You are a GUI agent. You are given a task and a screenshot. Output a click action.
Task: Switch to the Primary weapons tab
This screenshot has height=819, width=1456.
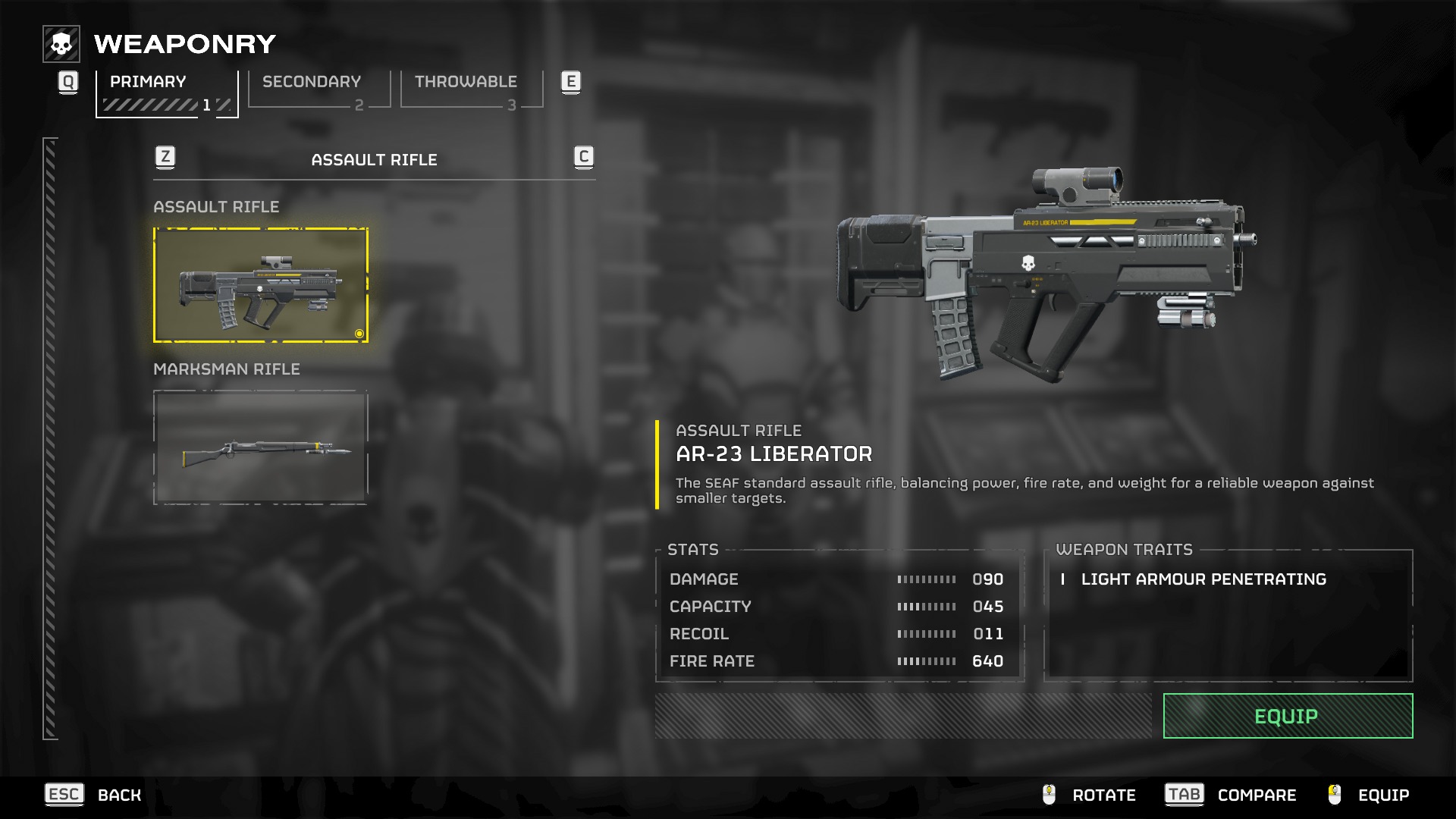tap(166, 92)
